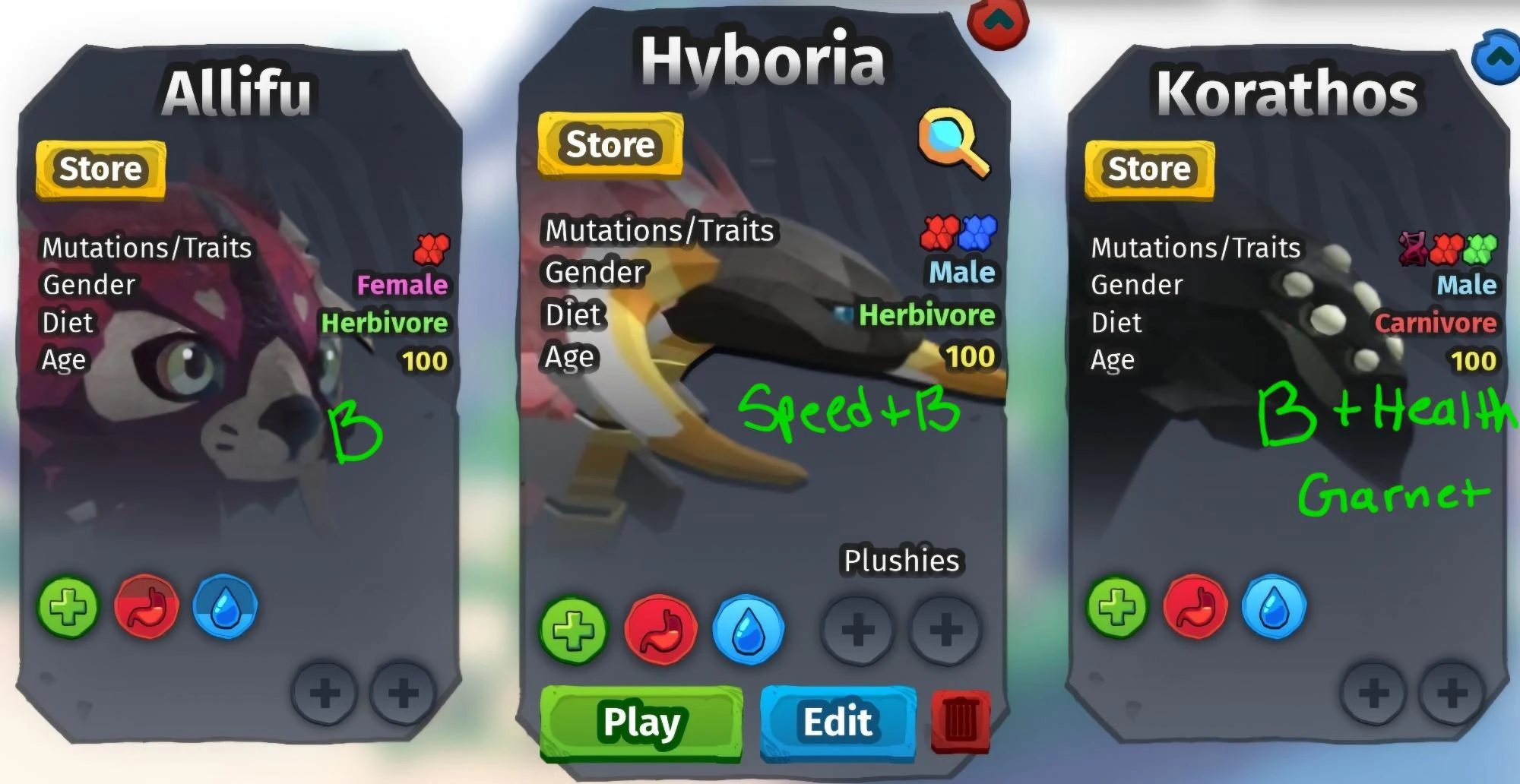1520x784 pixels.
Task: Collapse the Hyboria card with the red arrow
Action: [999, 23]
